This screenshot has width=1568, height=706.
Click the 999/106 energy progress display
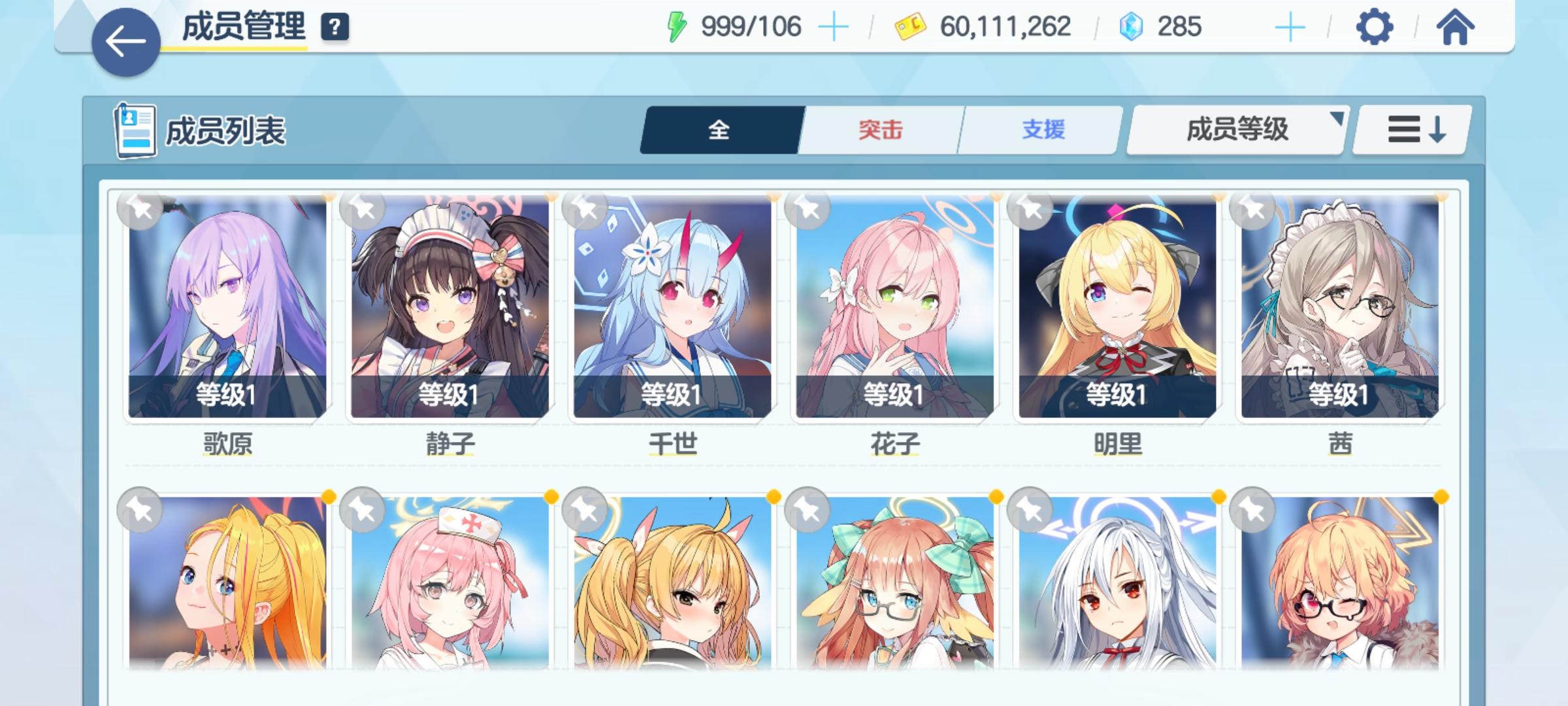(749, 26)
